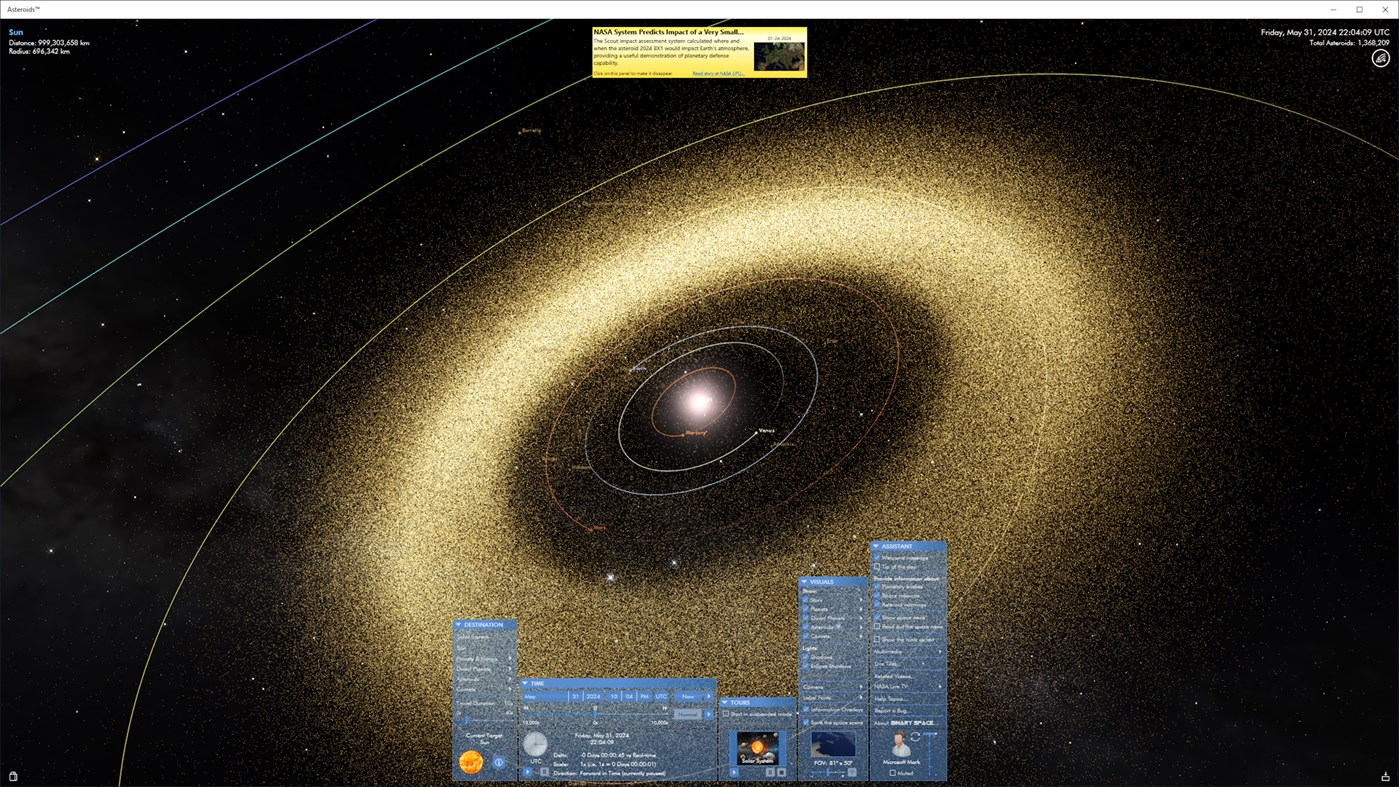Click the Sun info icon in Destination panel
1399x787 pixels.
(499, 762)
